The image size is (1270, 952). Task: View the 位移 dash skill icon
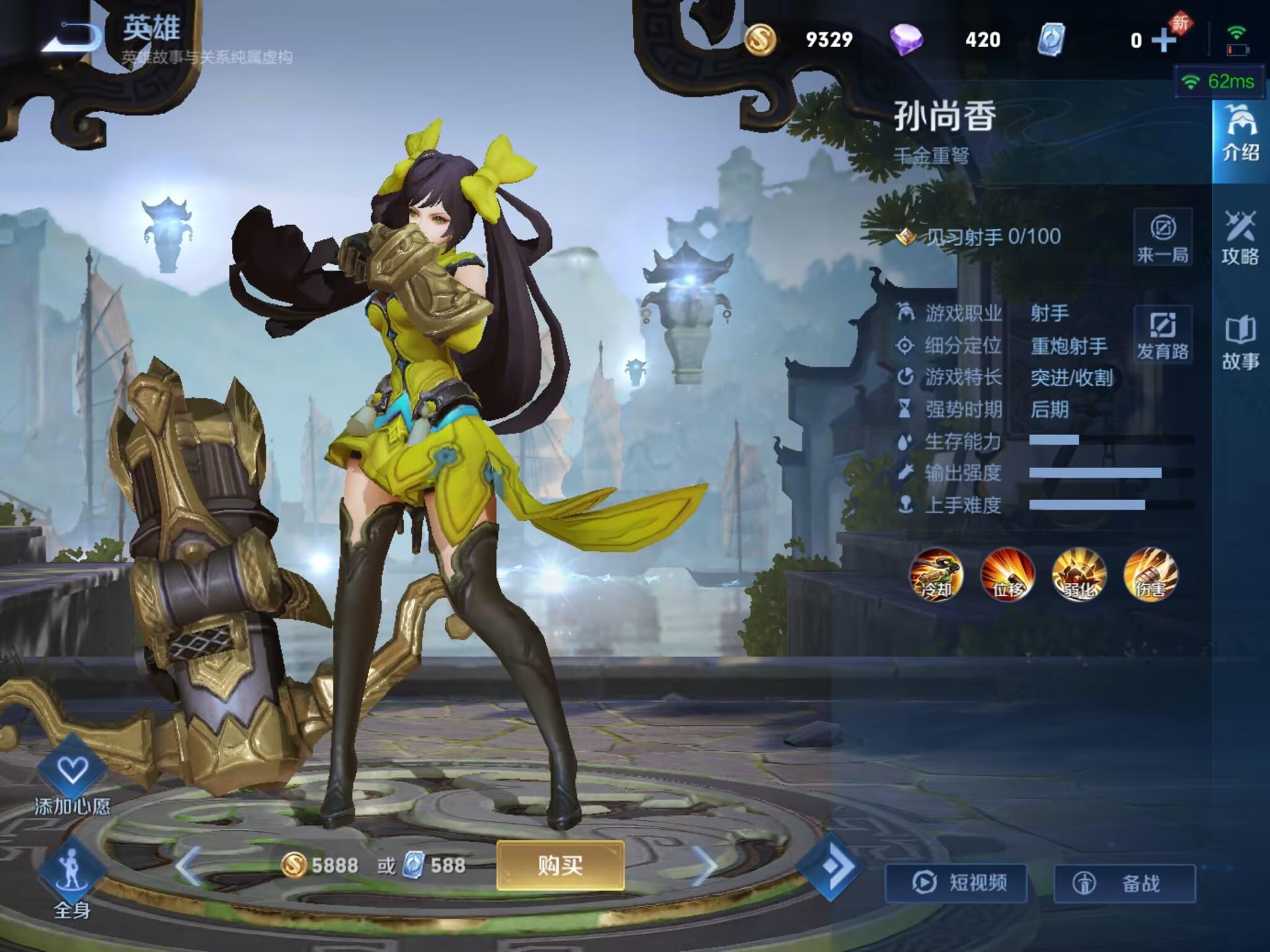[1008, 575]
